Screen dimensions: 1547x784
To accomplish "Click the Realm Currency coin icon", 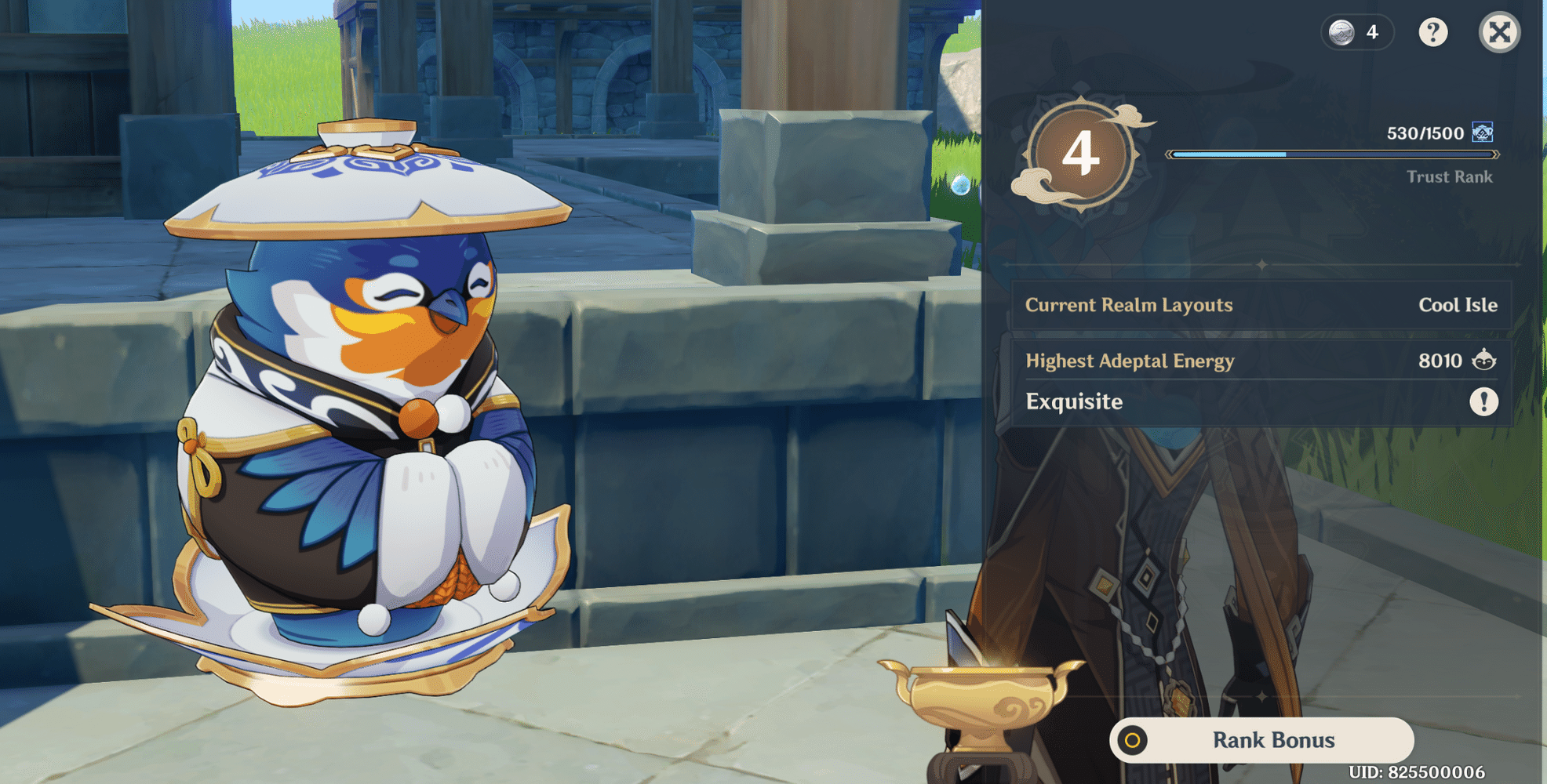I will [1341, 32].
